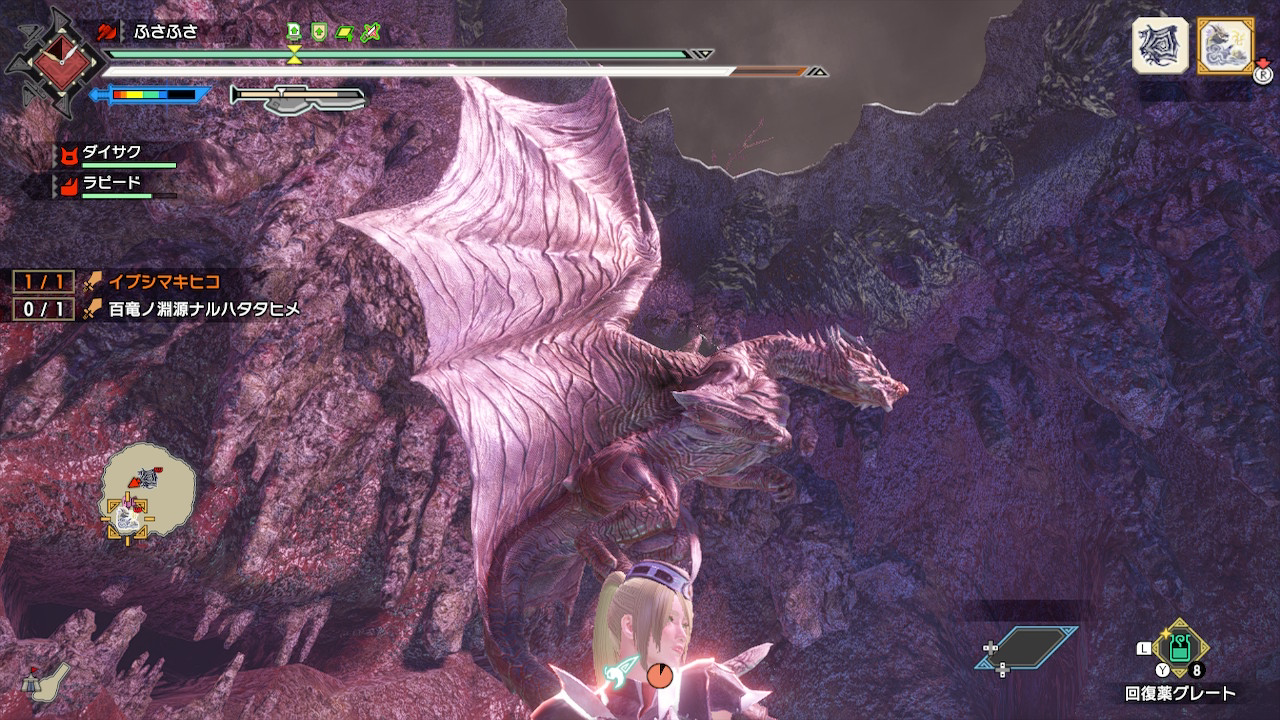Click the player name ふさふさ
The image size is (1280, 720).
[x=166, y=31]
